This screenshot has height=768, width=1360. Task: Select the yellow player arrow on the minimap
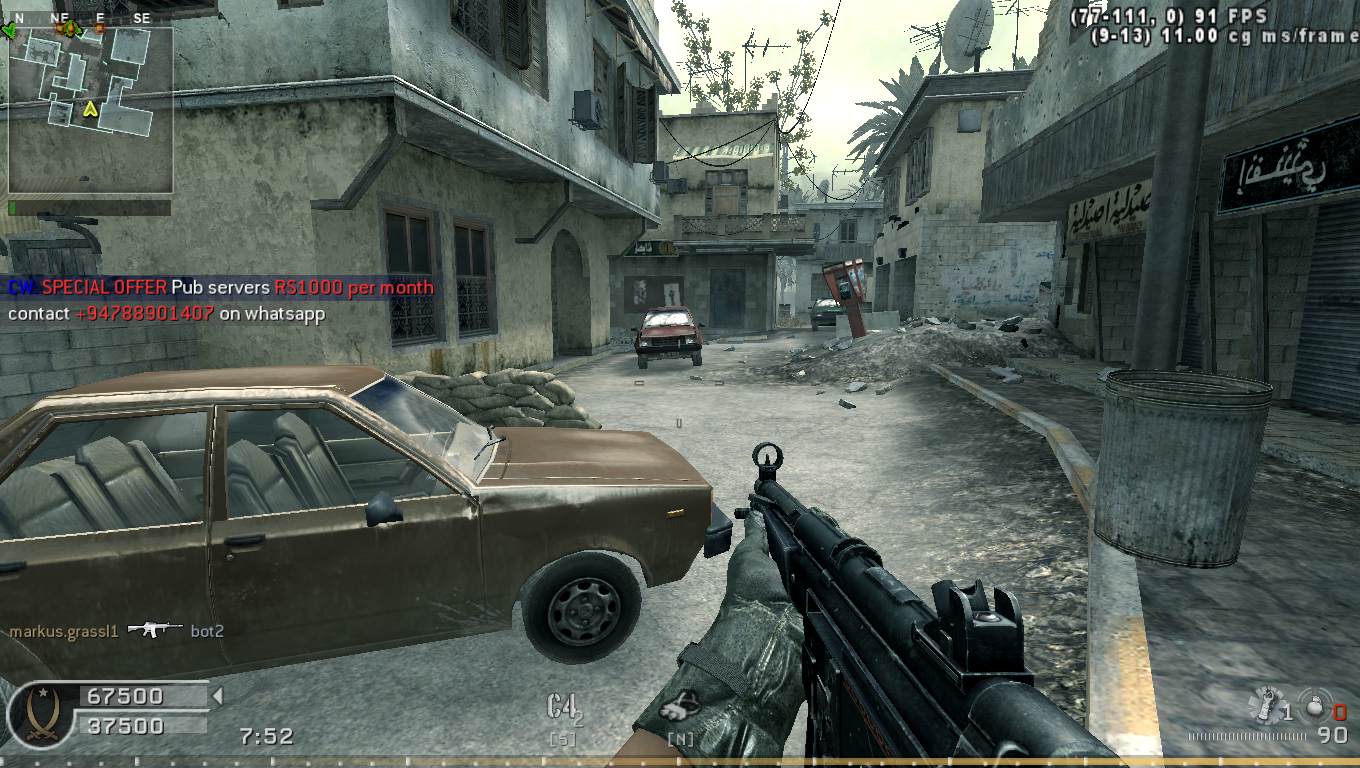90,108
